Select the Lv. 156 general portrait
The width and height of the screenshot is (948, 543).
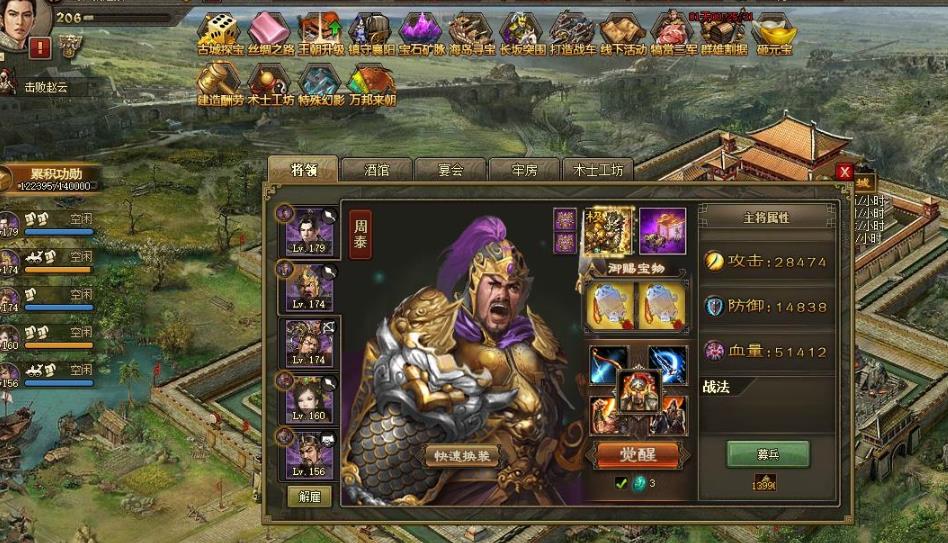coord(309,454)
